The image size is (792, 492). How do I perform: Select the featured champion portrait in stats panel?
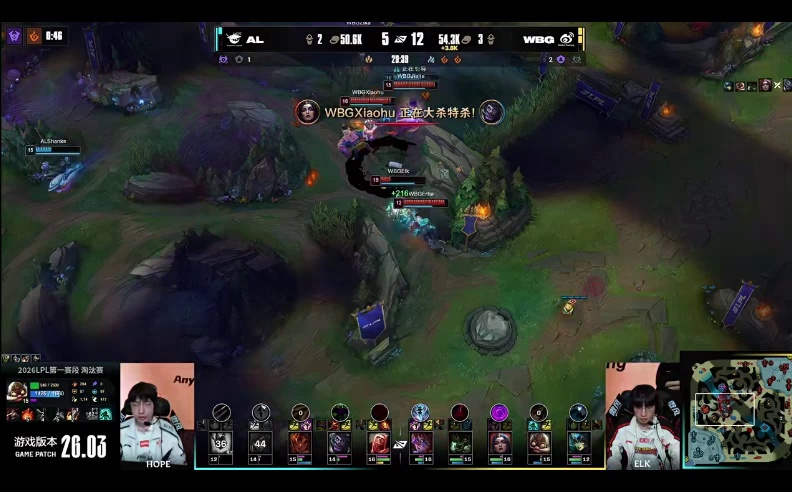pos(16,390)
